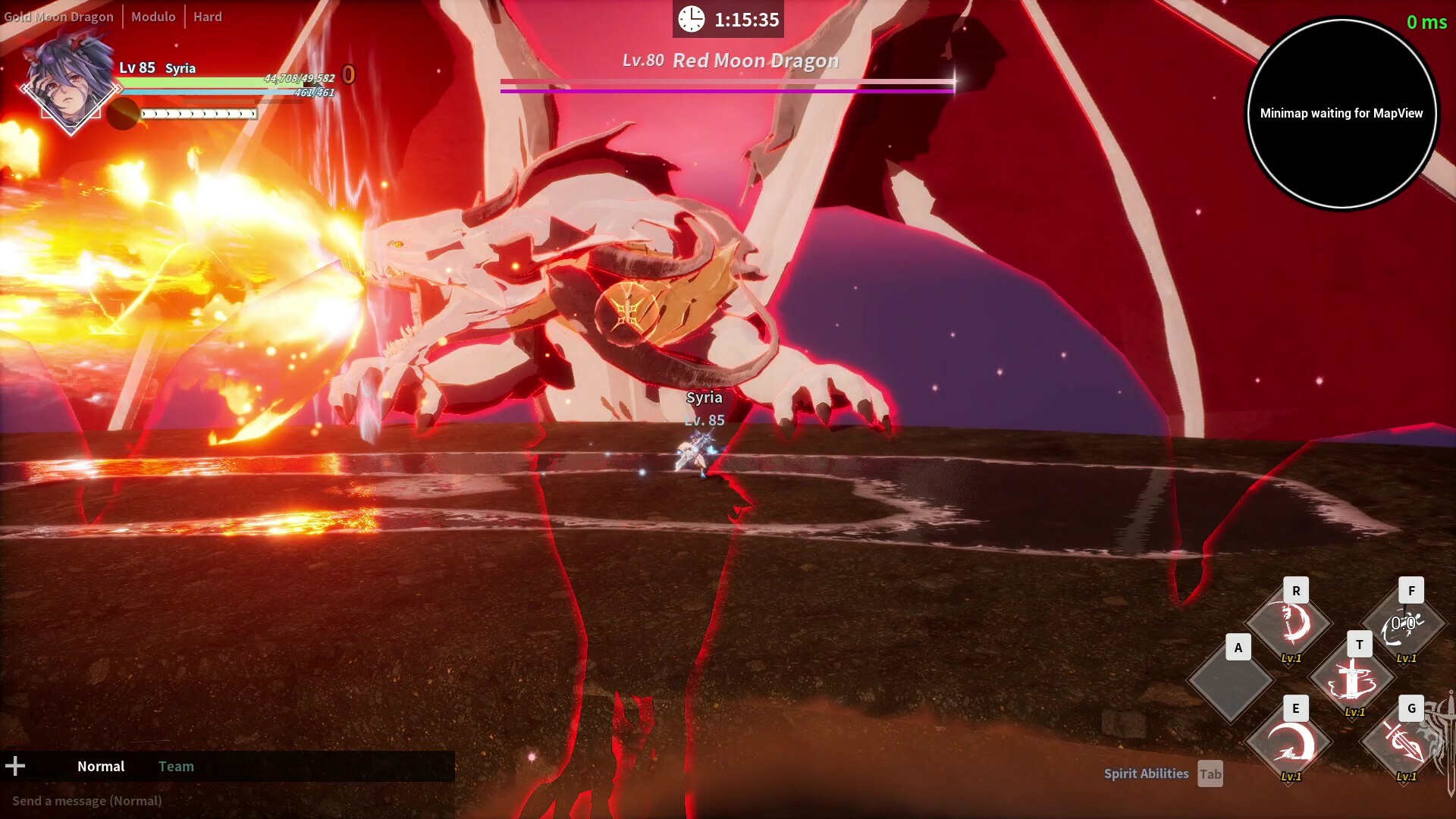Select the Normal chat channel
This screenshot has width=1456, height=819.
click(101, 766)
